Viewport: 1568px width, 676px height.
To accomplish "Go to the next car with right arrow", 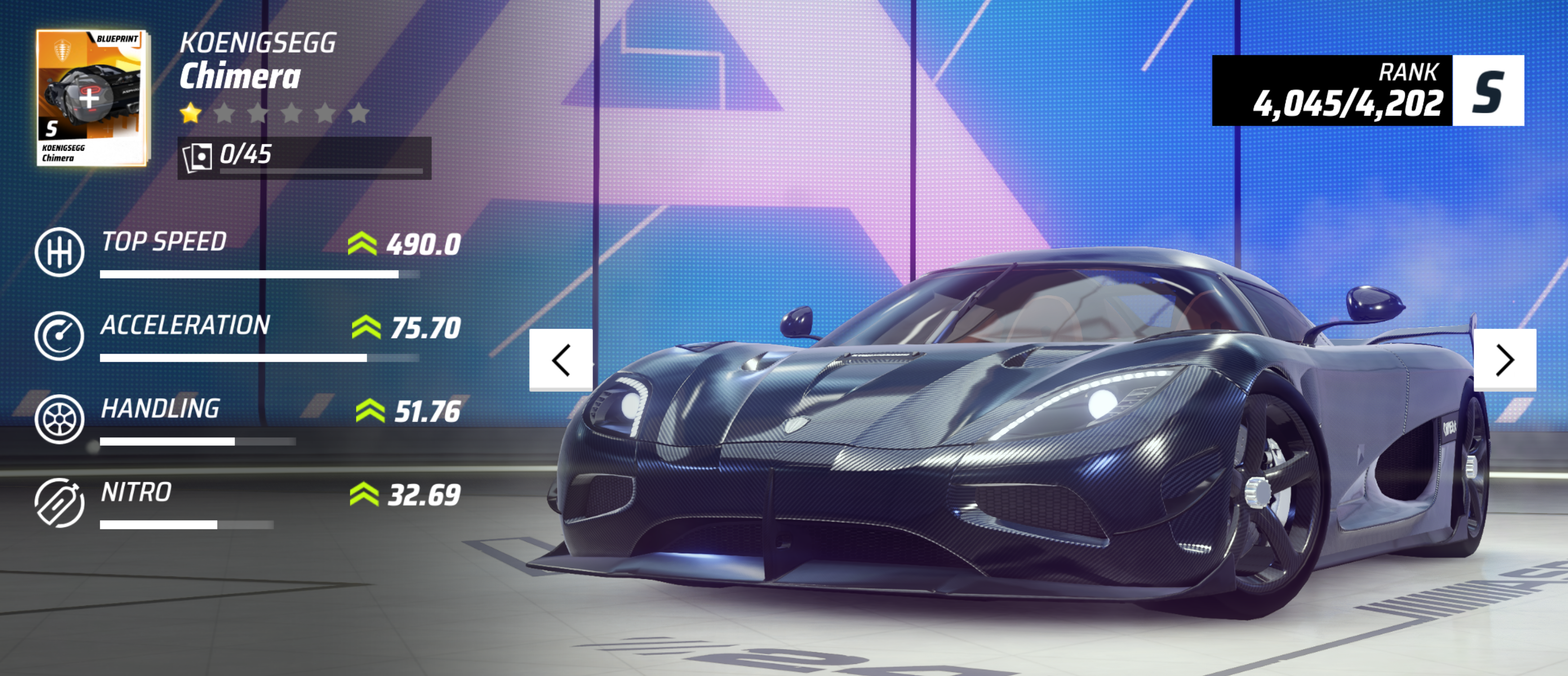I will pyautogui.click(x=1504, y=360).
